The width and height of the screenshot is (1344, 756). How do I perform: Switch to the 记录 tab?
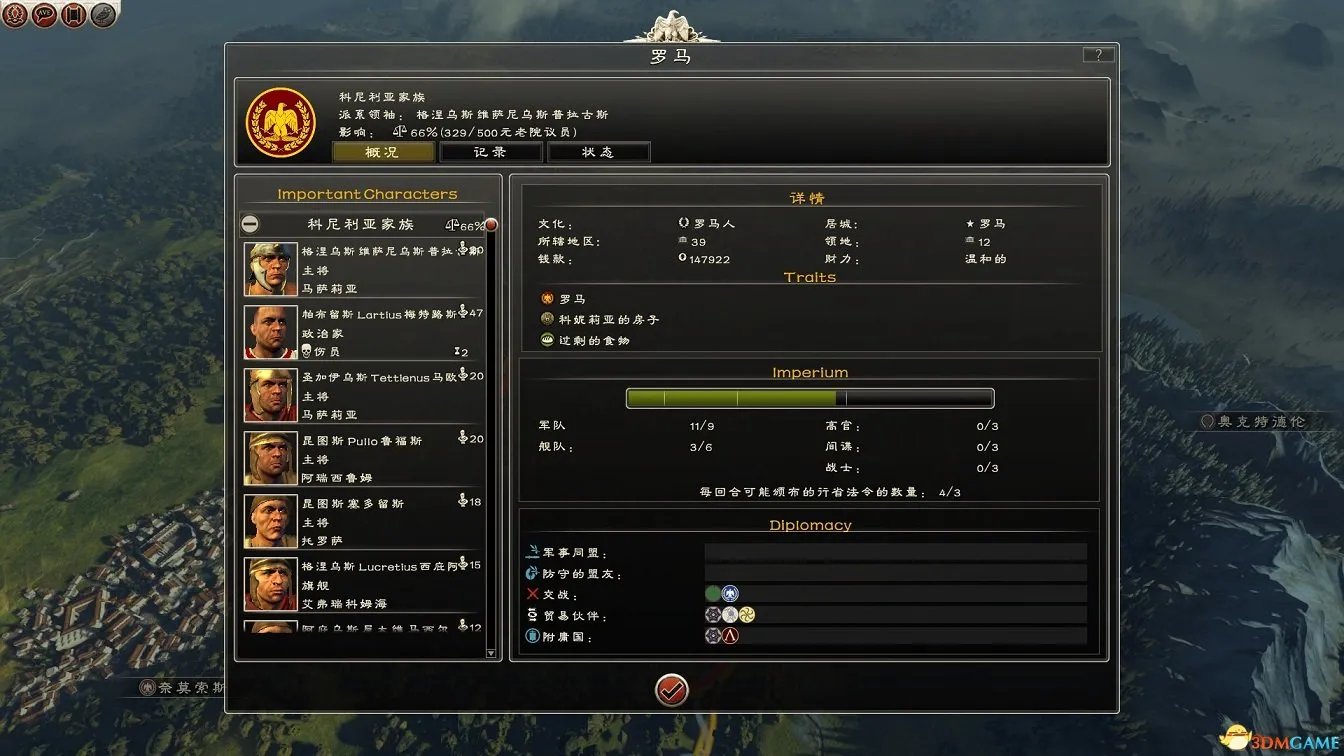[x=491, y=151]
